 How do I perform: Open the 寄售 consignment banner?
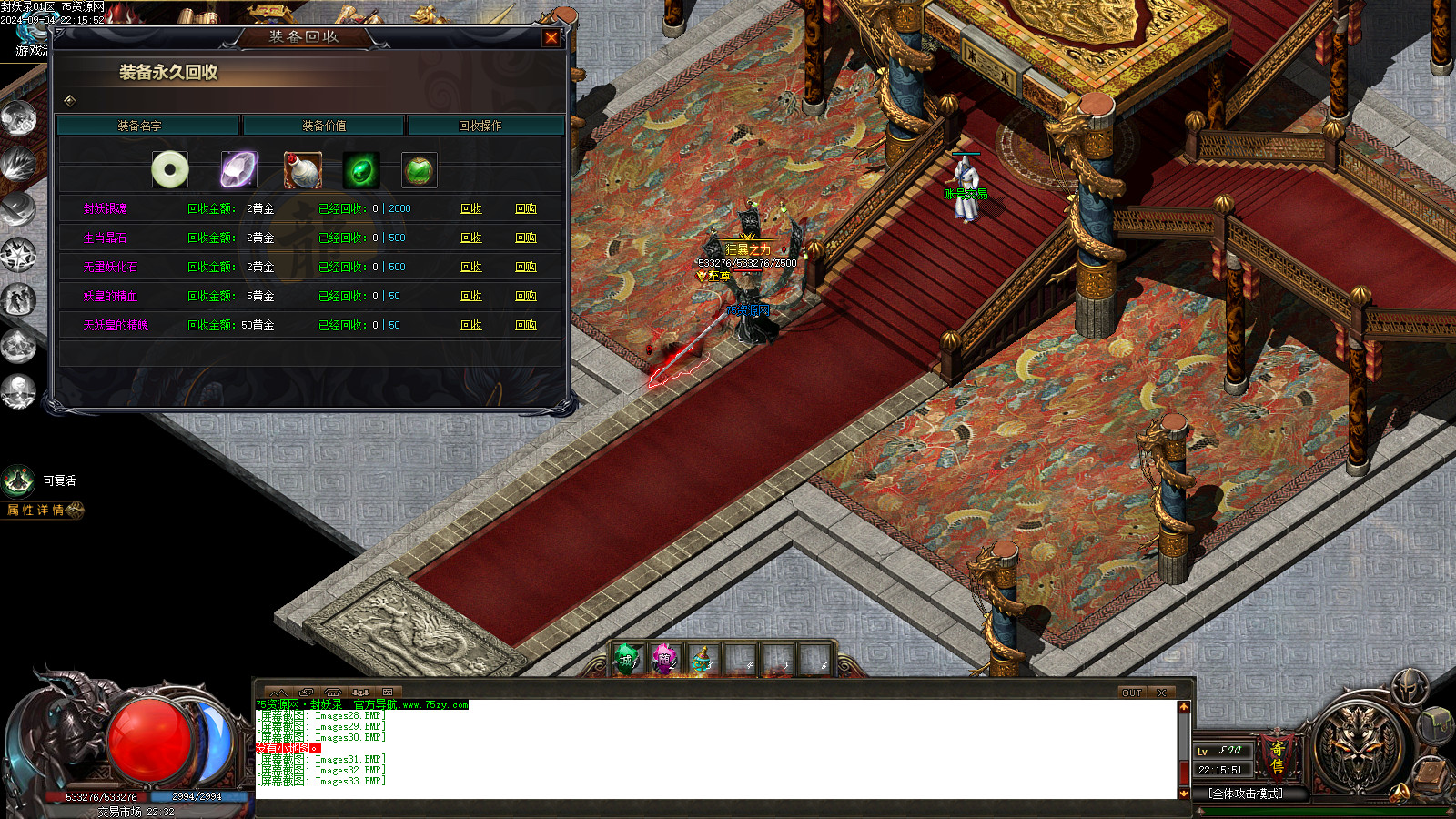coord(1278,757)
